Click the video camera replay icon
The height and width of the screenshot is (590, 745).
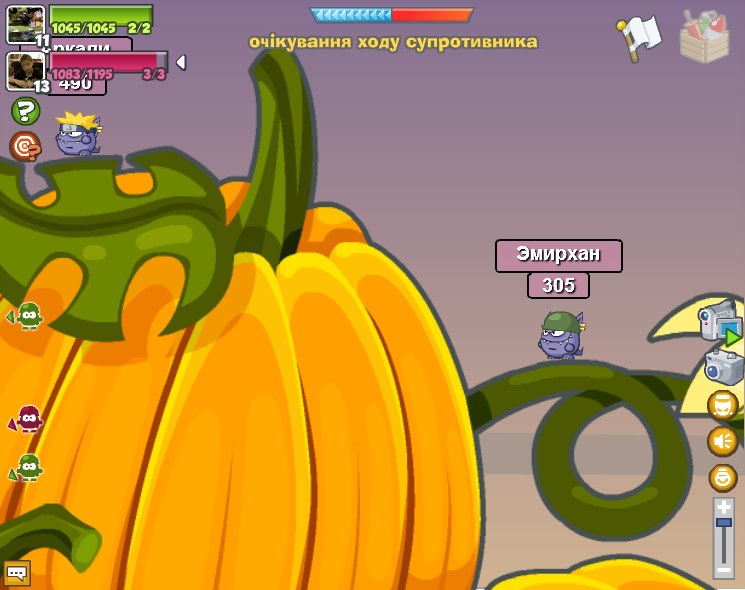click(720, 323)
